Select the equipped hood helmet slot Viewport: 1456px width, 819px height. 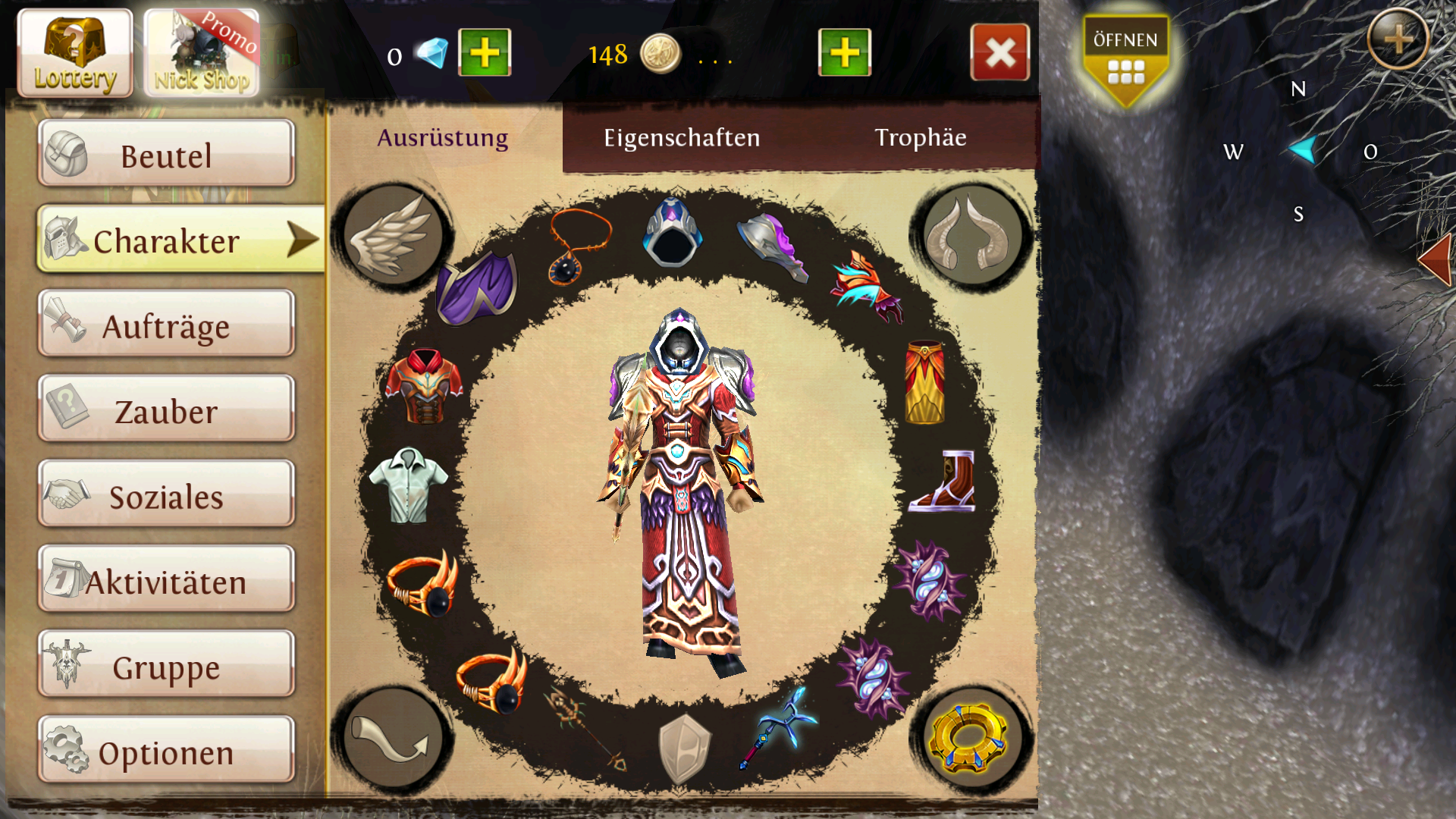click(x=672, y=232)
